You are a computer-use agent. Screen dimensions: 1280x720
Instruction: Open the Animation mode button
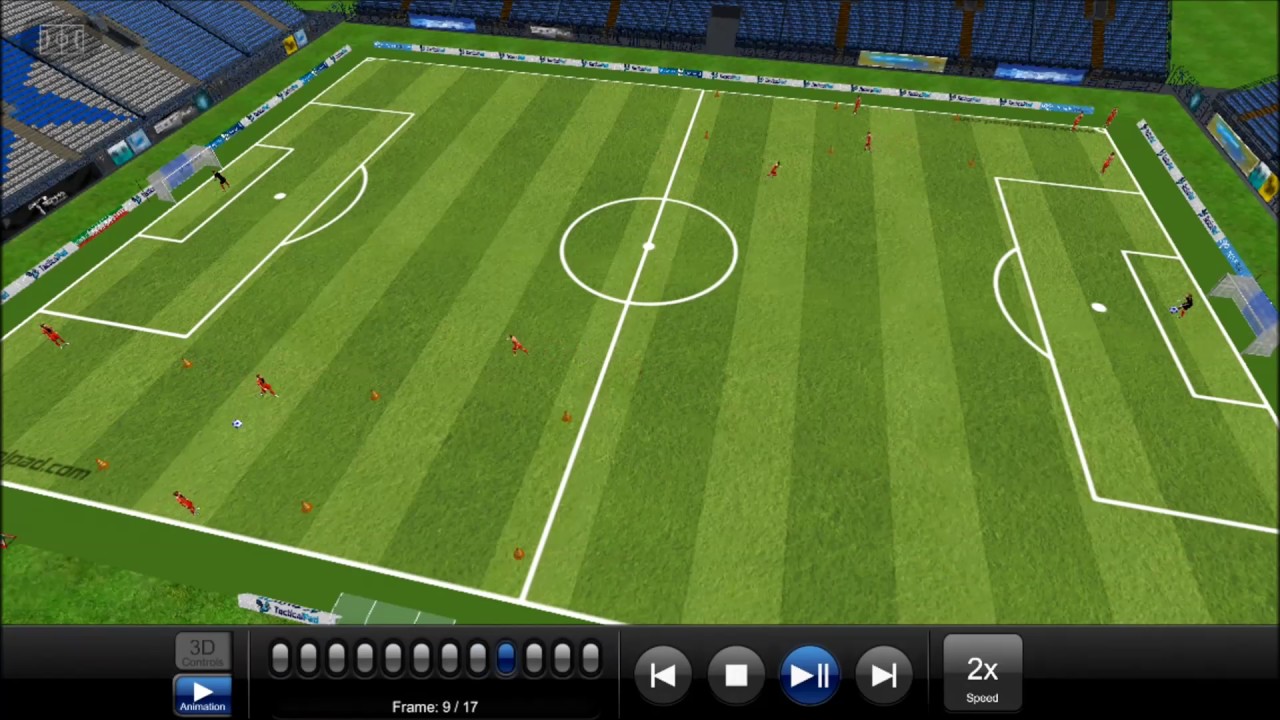tap(202, 694)
